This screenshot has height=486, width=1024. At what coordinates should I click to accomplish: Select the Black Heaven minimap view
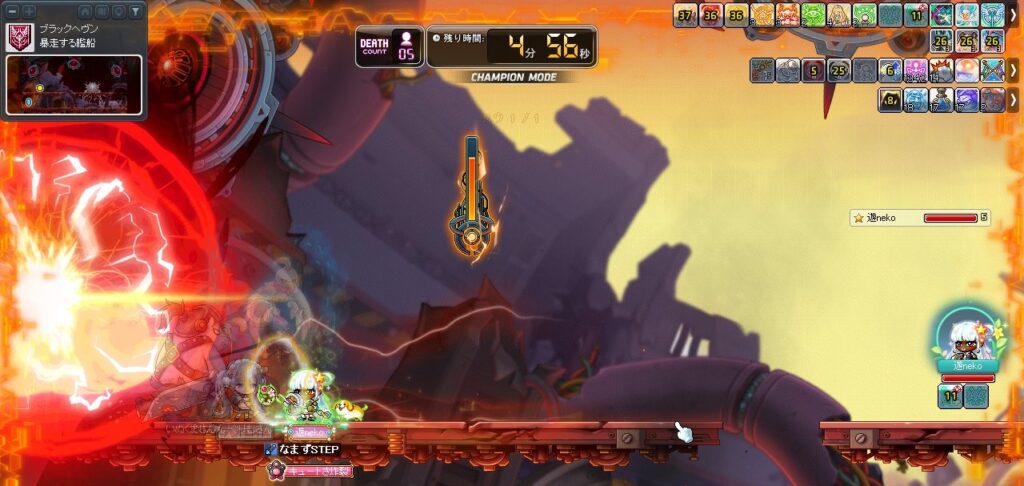tap(74, 84)
